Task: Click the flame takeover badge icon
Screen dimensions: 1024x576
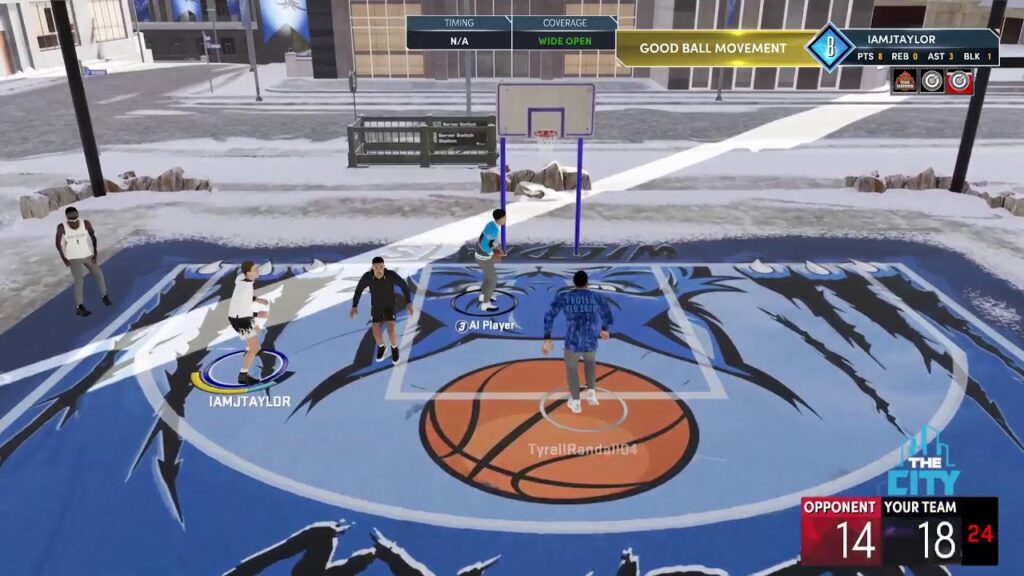Action: click(x=905, y=81)
